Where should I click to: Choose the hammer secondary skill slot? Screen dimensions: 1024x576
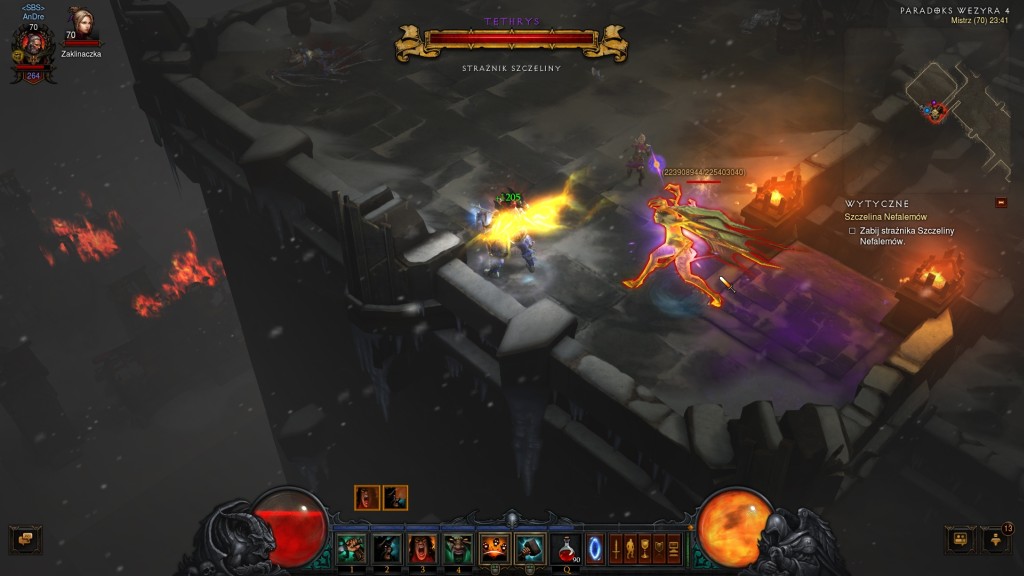click(x=529, y=547)
